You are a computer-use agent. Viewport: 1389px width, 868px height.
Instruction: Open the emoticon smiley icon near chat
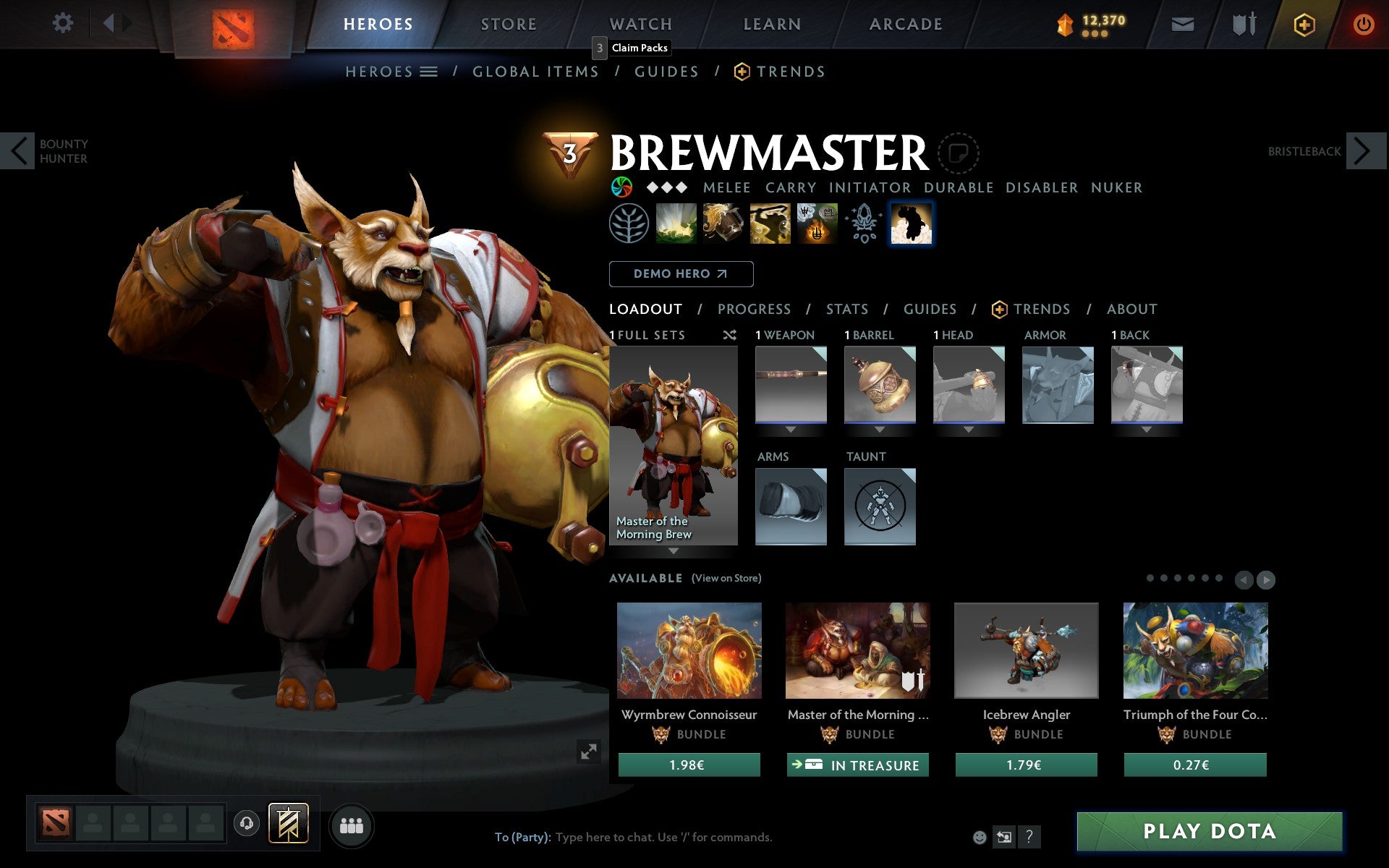[981, 837]
